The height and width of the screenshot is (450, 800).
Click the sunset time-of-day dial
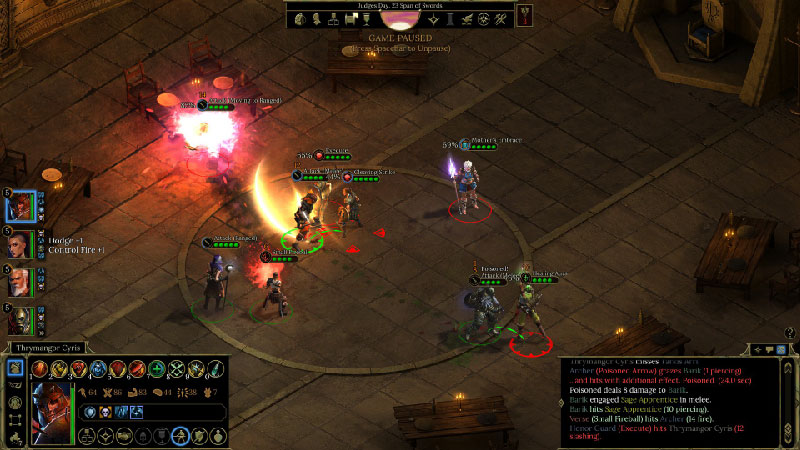click(x=399, y=19)
